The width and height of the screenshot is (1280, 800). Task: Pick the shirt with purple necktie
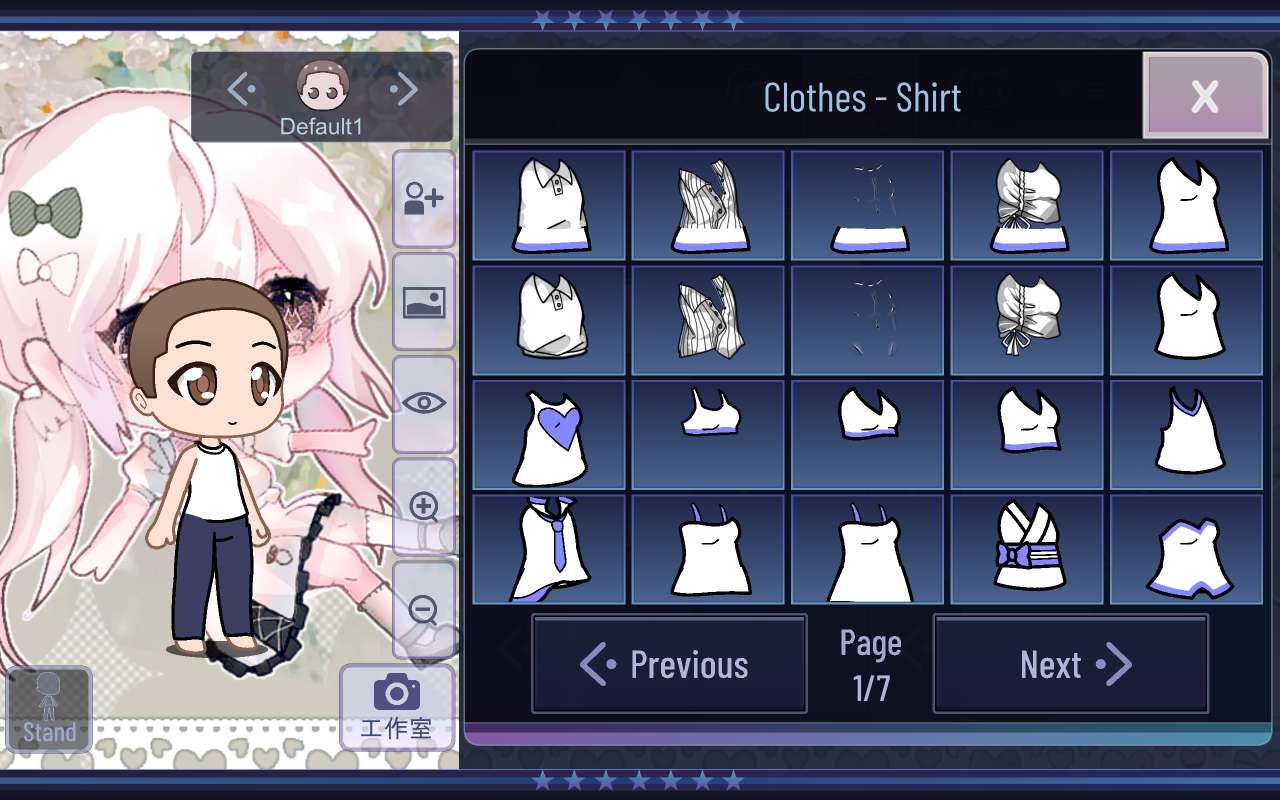click(549, 549)
